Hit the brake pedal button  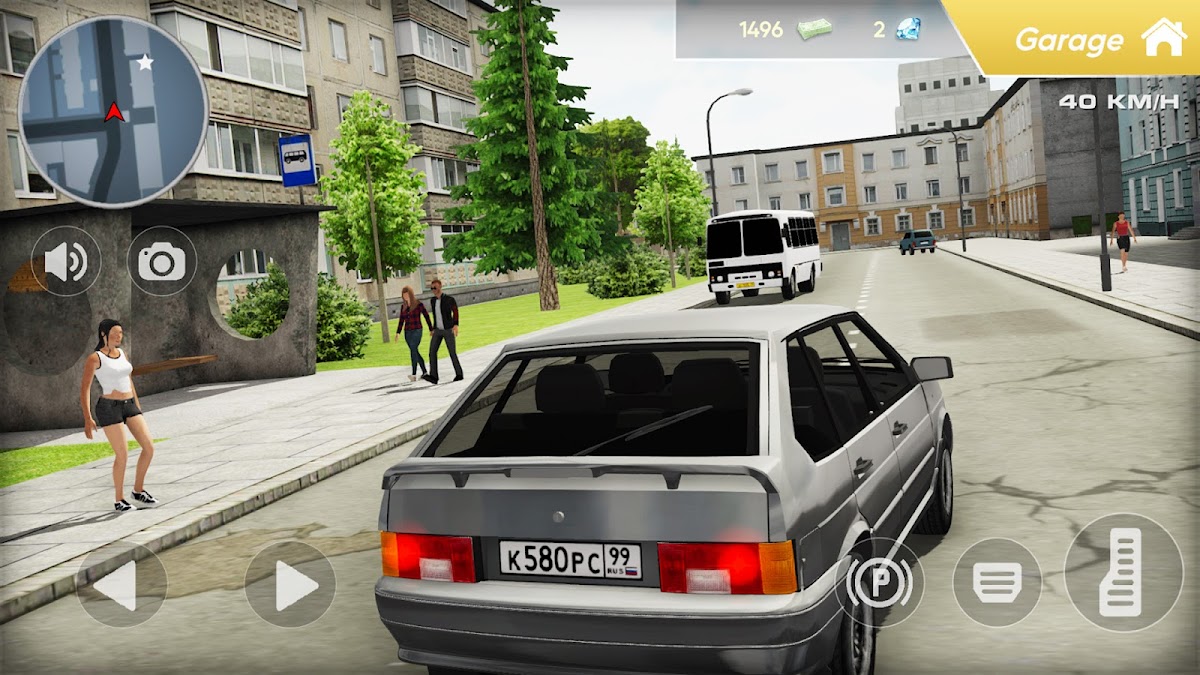tap(997, 582)
